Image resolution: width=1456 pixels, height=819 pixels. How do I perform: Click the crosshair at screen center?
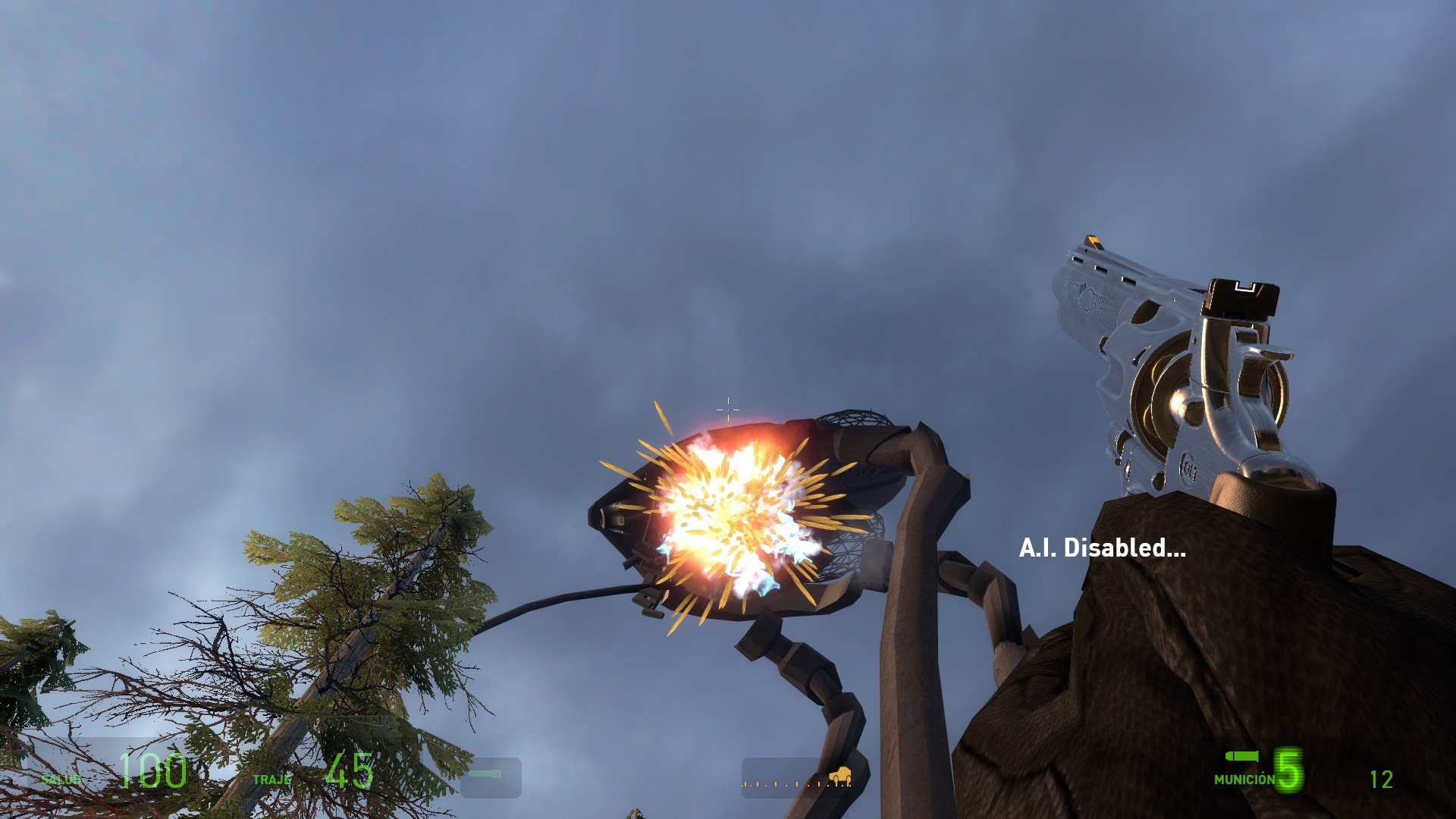726,409
